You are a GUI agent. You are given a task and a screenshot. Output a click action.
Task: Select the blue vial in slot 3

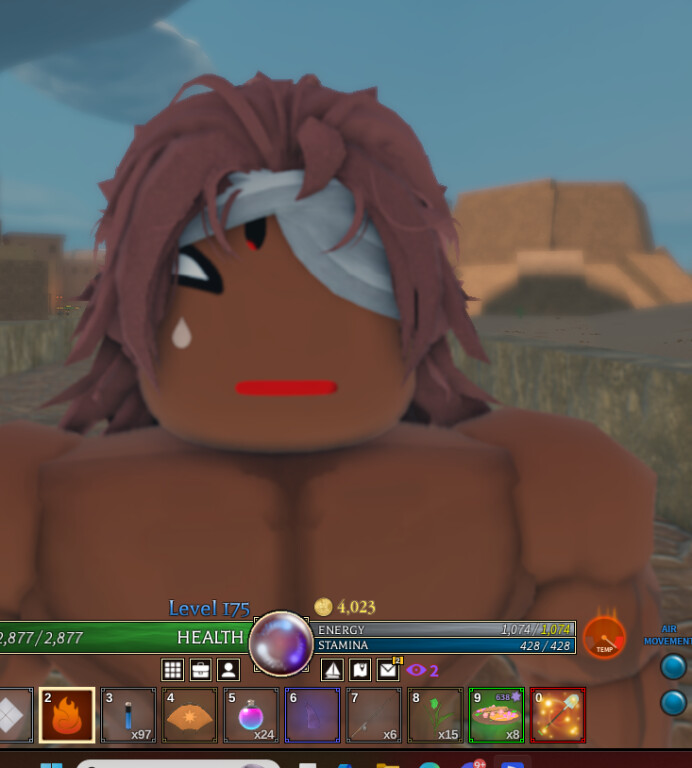128,715
